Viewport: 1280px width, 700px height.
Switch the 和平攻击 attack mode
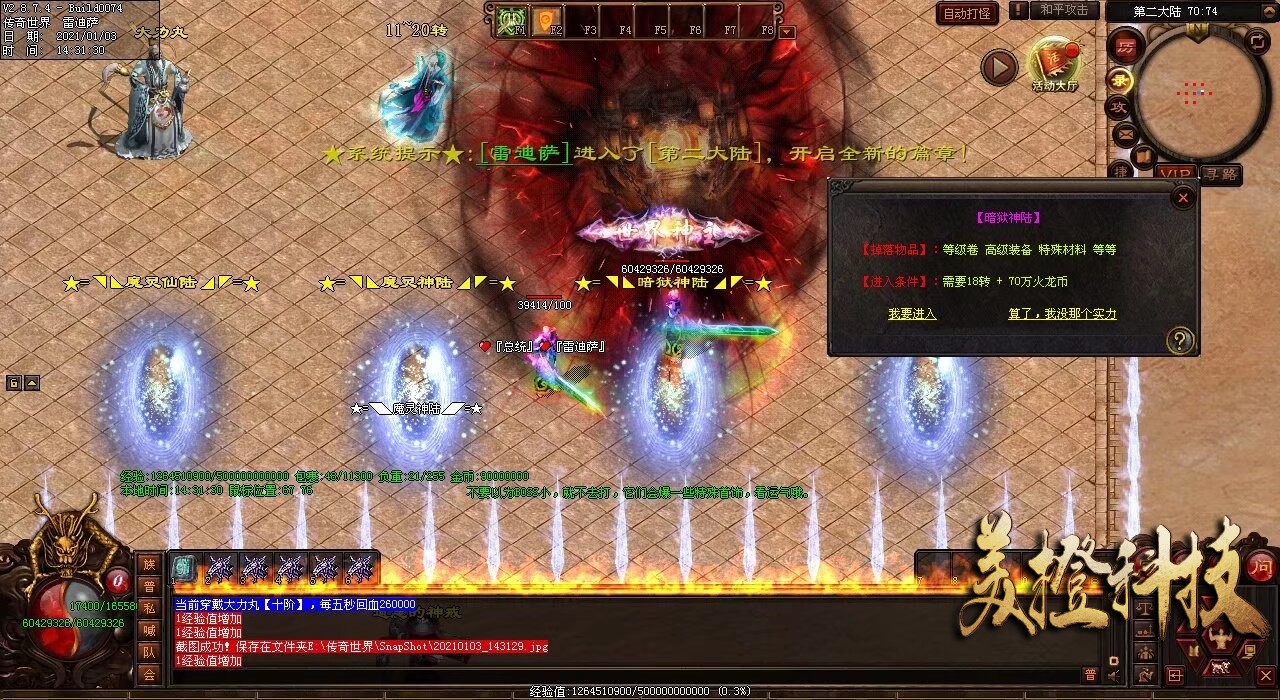click(1064, 10)
